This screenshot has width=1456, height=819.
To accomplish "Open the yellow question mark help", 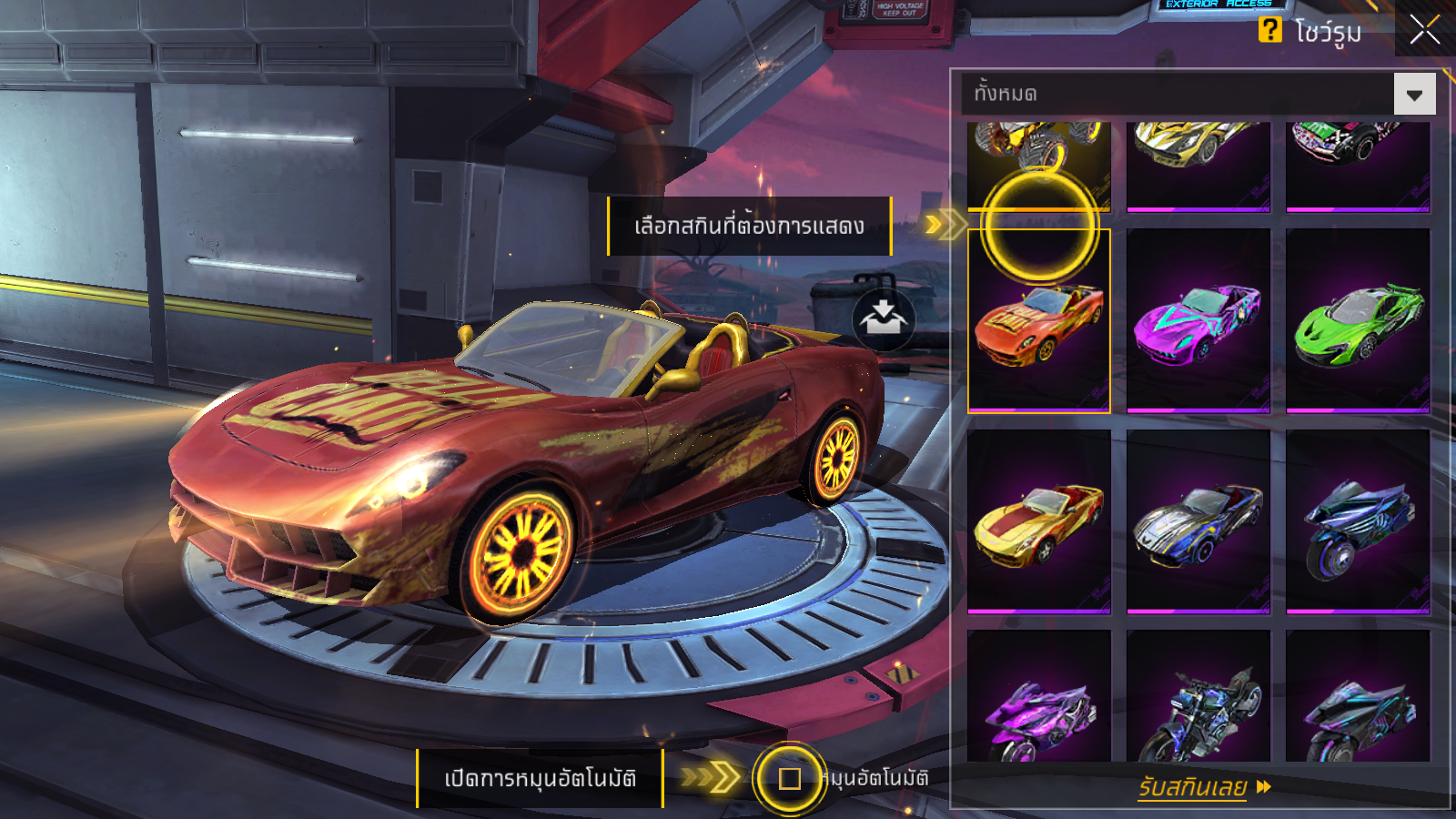I will pos(1269,30).
